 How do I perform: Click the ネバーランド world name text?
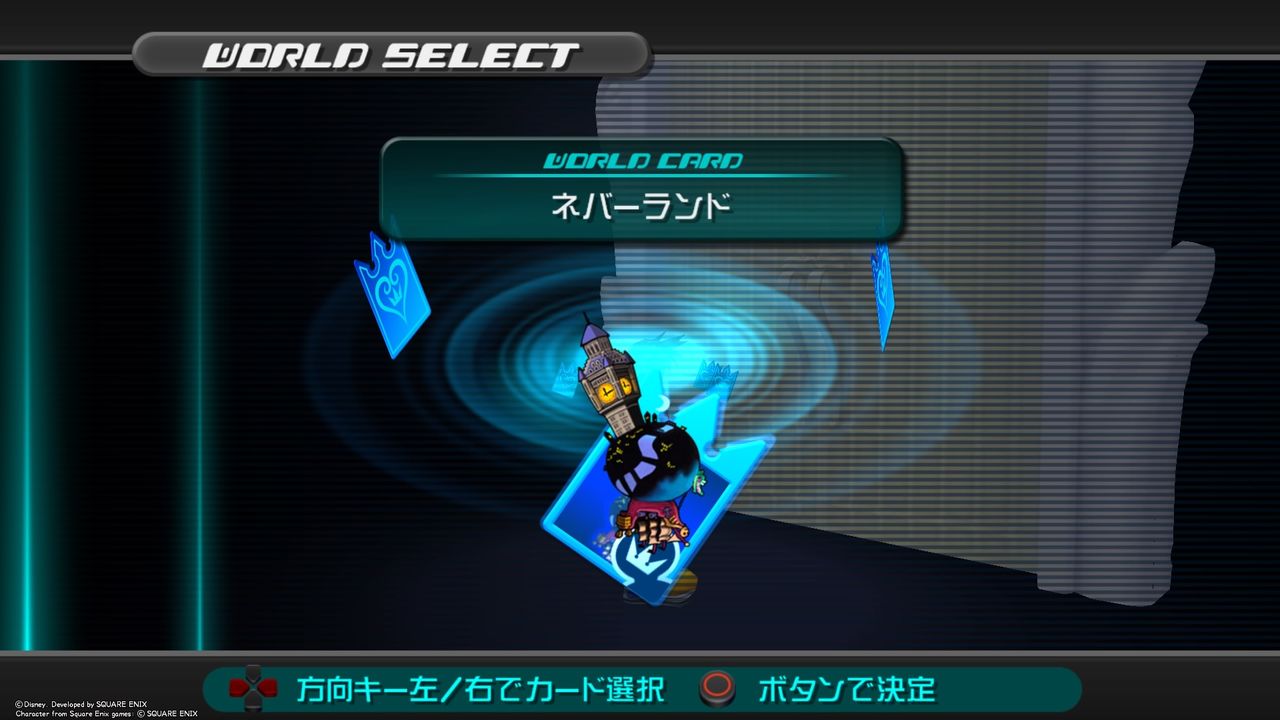tap(640, 203)
